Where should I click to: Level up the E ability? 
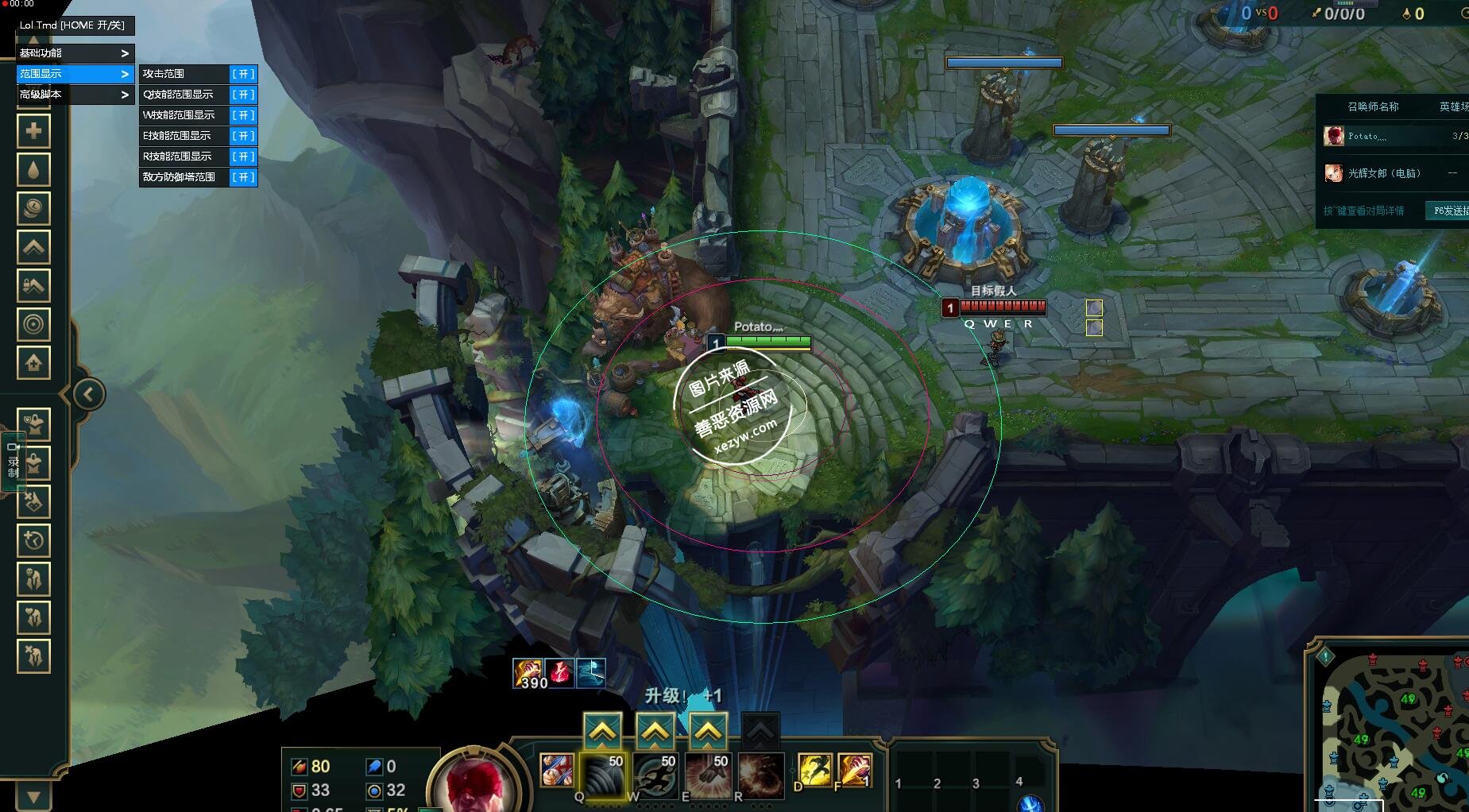pyautogui.click(x=707, y=731)
